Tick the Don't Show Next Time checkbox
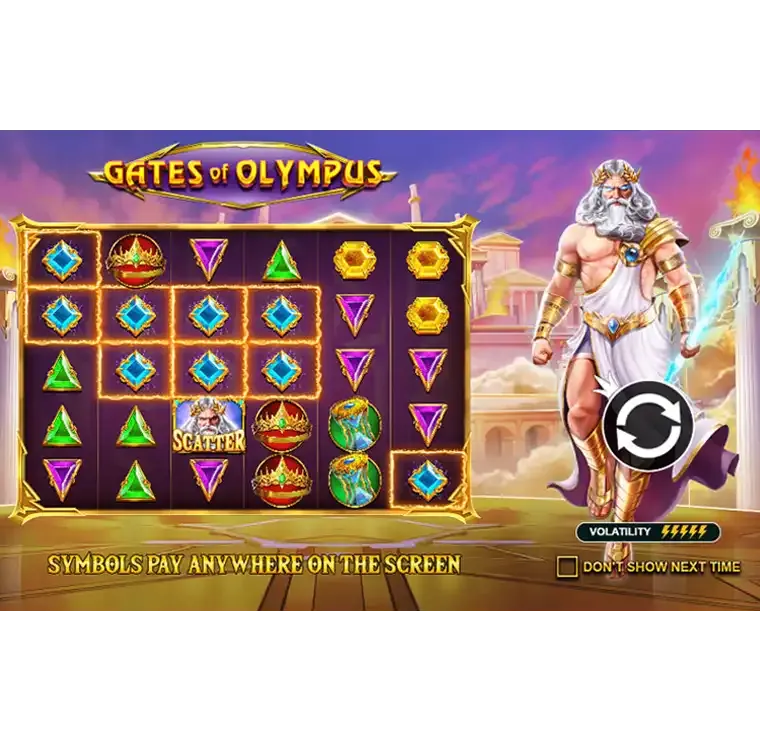The height and width of the screenshot is (742, 760). [x=567, y=567]
